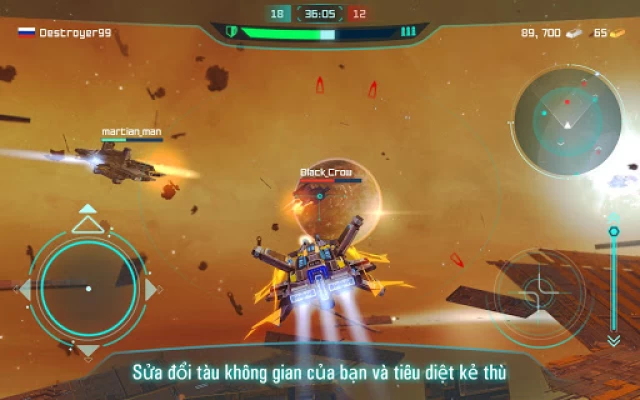Click the throttle slider handle
The height and width of the screenshot is (400, 640).
click(x=613, y=232)
